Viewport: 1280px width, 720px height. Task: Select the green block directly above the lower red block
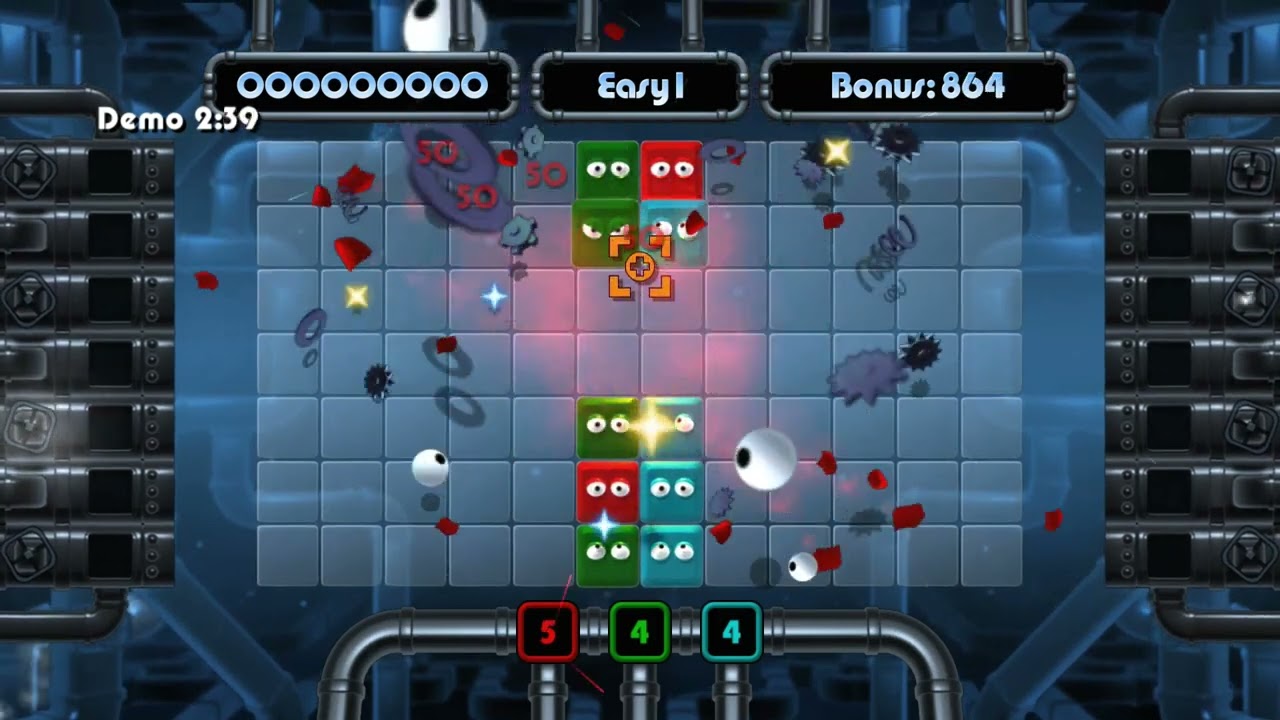(x=605, y=427)
